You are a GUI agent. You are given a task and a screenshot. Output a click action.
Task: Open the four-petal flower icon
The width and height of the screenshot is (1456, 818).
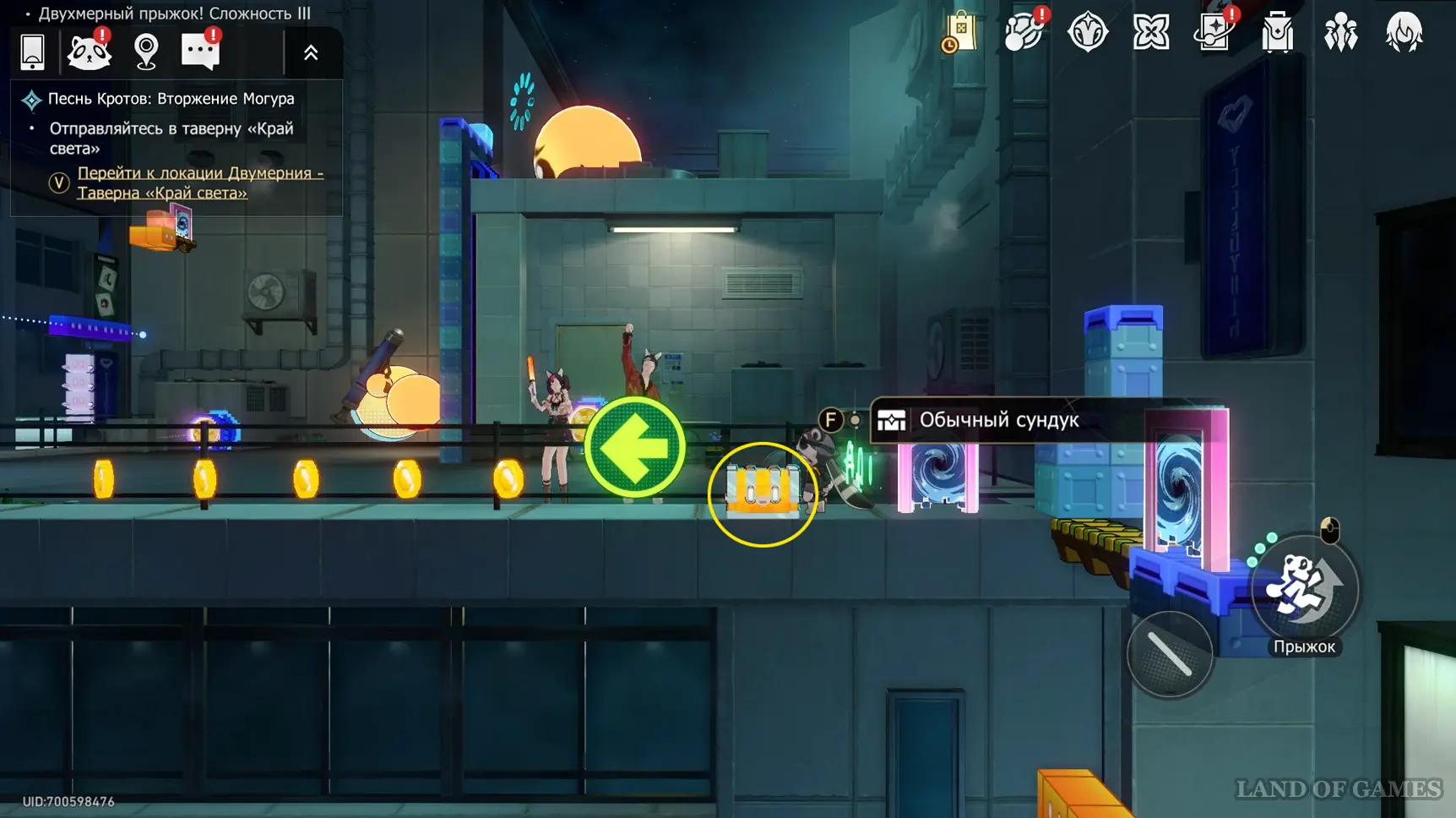point(1150,33)
